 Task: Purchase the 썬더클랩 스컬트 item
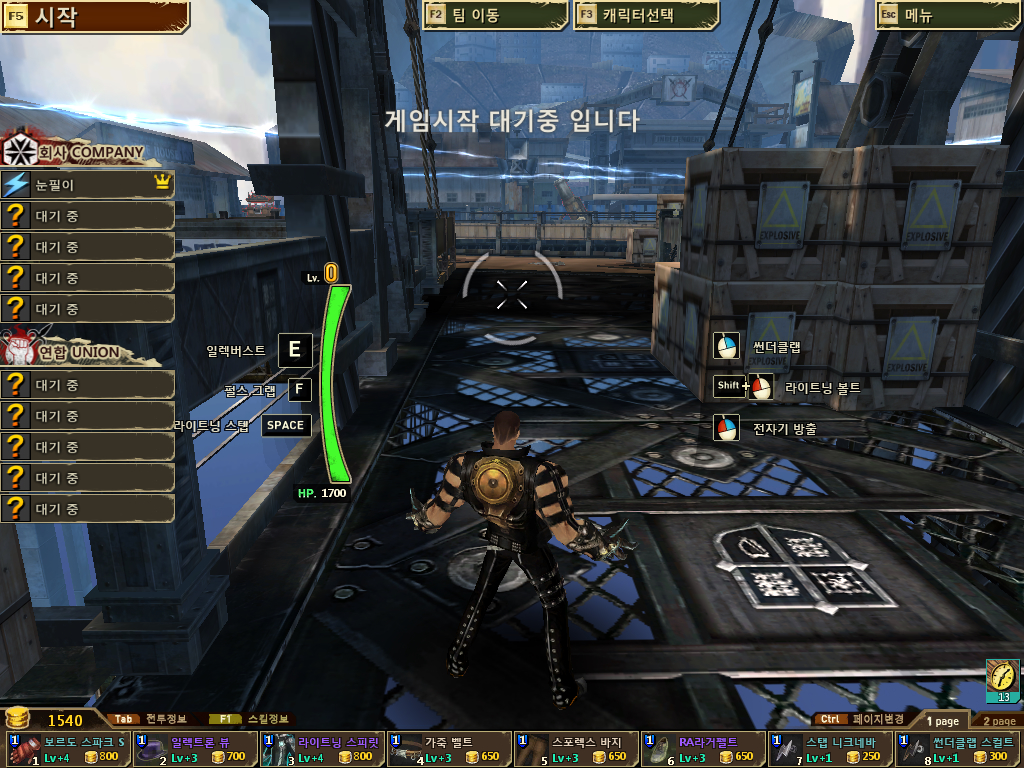(x=957, y=749)
